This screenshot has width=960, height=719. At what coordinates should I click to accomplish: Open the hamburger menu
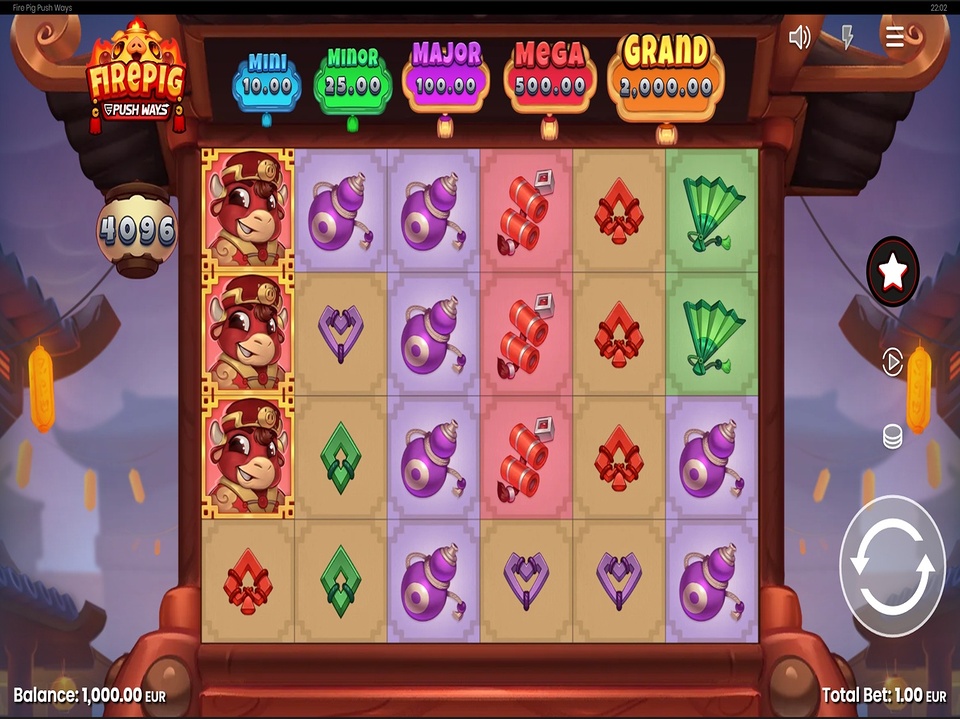[895, 38]
